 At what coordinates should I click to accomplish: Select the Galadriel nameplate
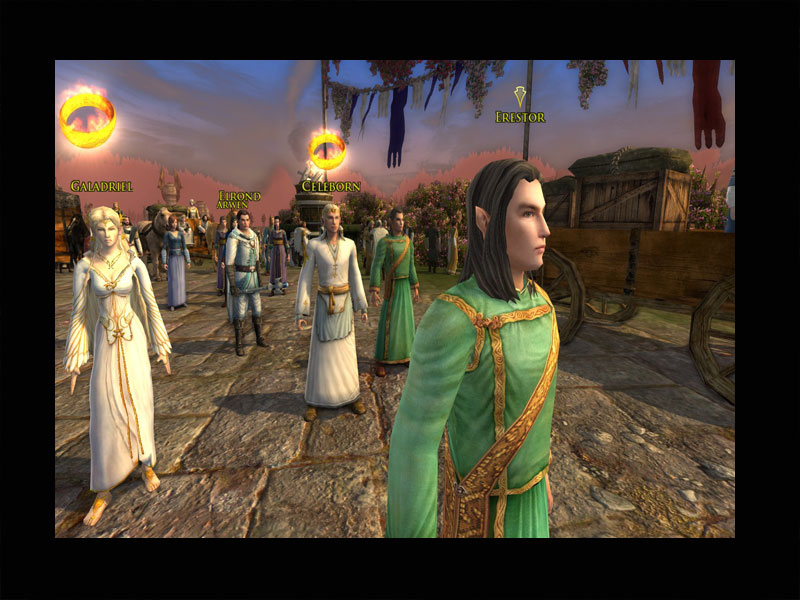tap(103, 186)
